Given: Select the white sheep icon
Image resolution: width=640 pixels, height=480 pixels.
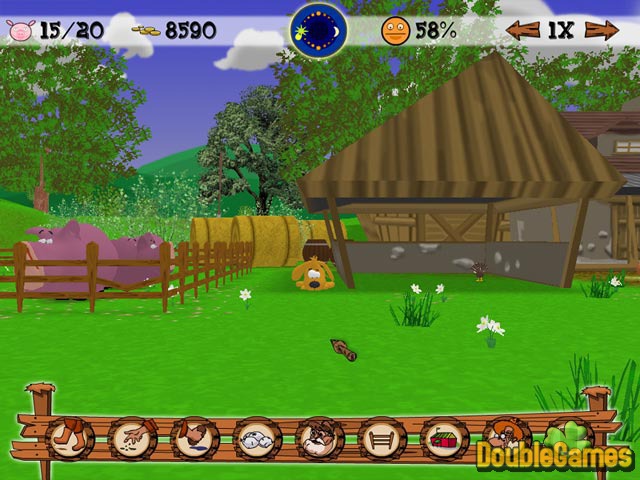Looking at the screenshot, I should point(257,437).
